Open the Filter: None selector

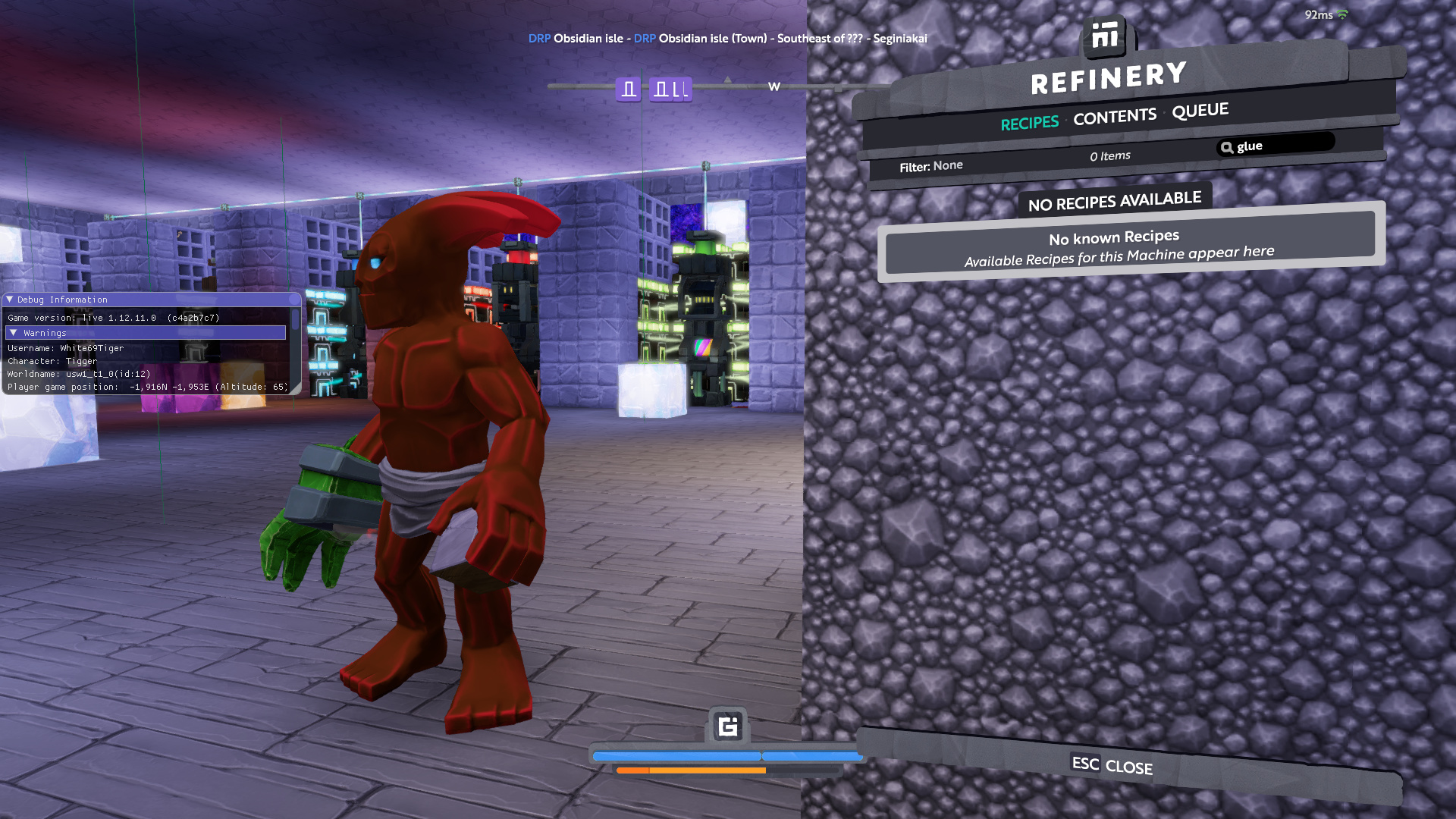pyautogui.click(x=930, y=166)
